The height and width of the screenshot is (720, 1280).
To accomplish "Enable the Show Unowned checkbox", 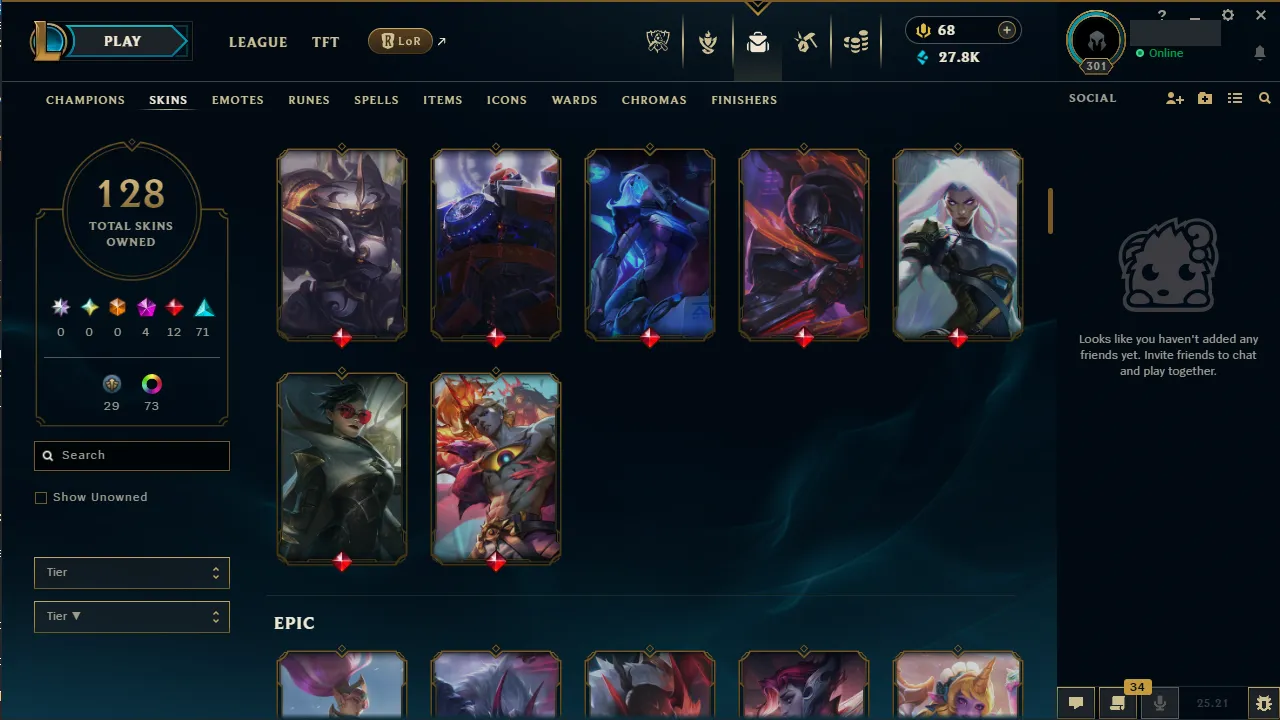I will coord(41,497).
